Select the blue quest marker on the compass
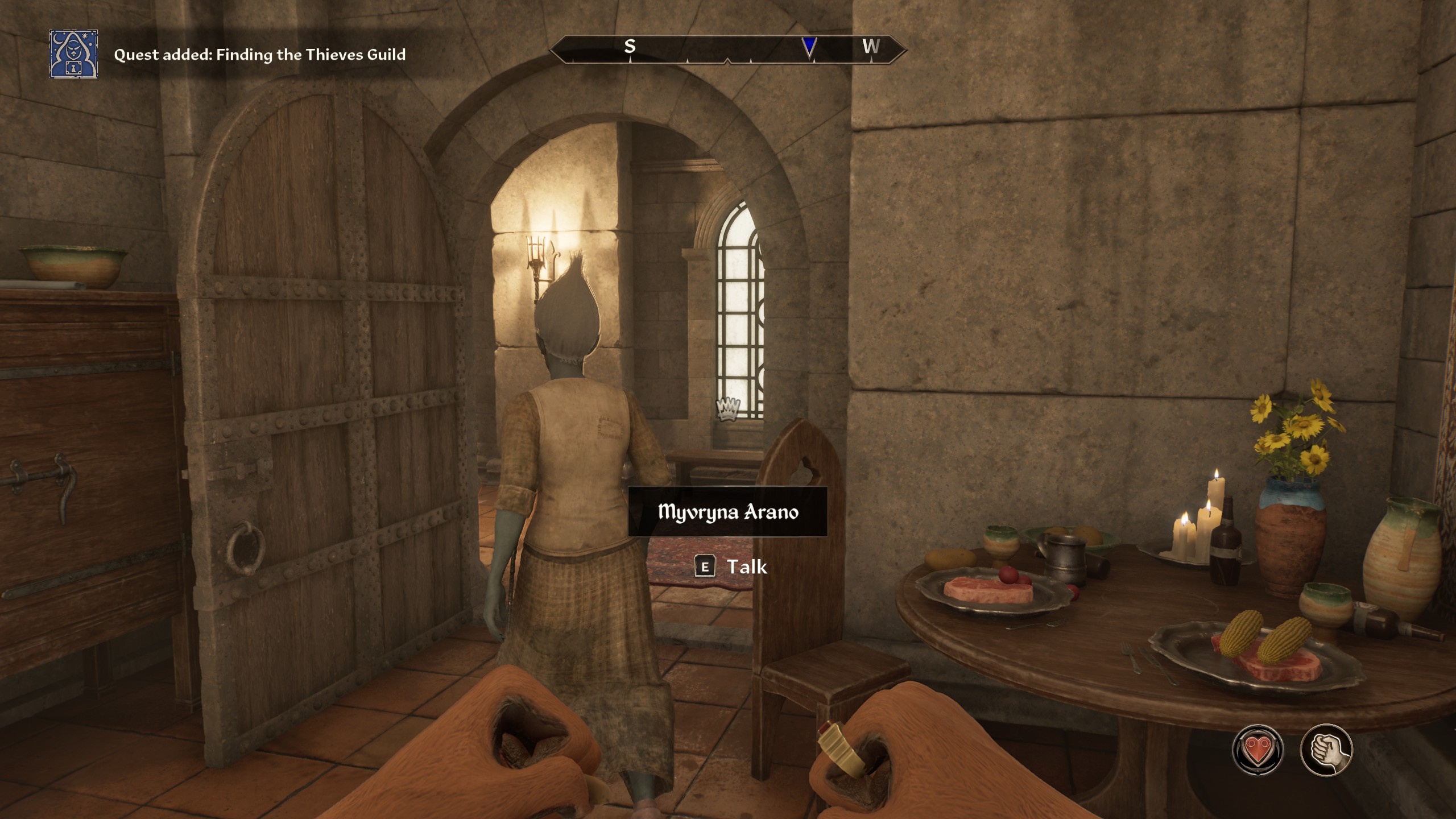This screenshot has width=1456, height=819. click(x=809, y=47)
